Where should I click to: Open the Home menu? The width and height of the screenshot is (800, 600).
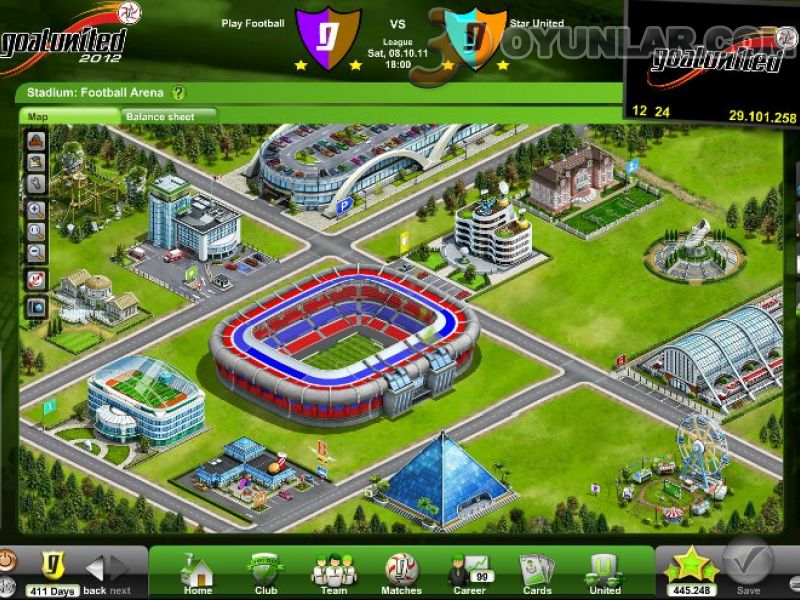click(x=197, y=573)
